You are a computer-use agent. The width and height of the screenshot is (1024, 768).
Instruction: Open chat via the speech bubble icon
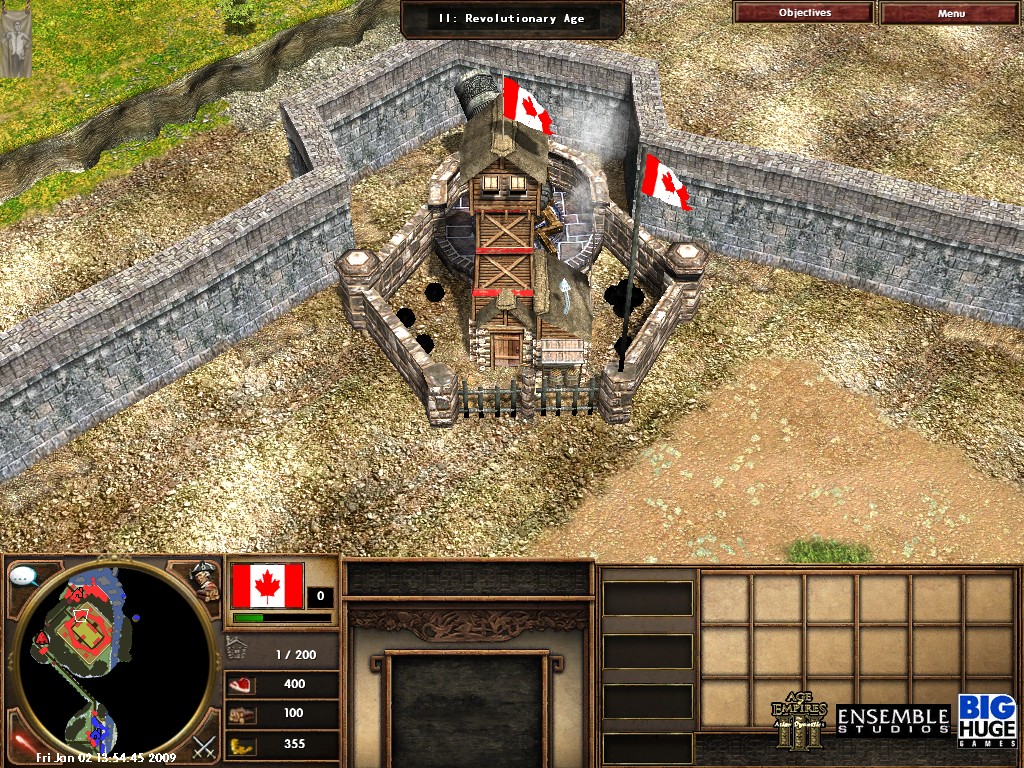point(23,577)
